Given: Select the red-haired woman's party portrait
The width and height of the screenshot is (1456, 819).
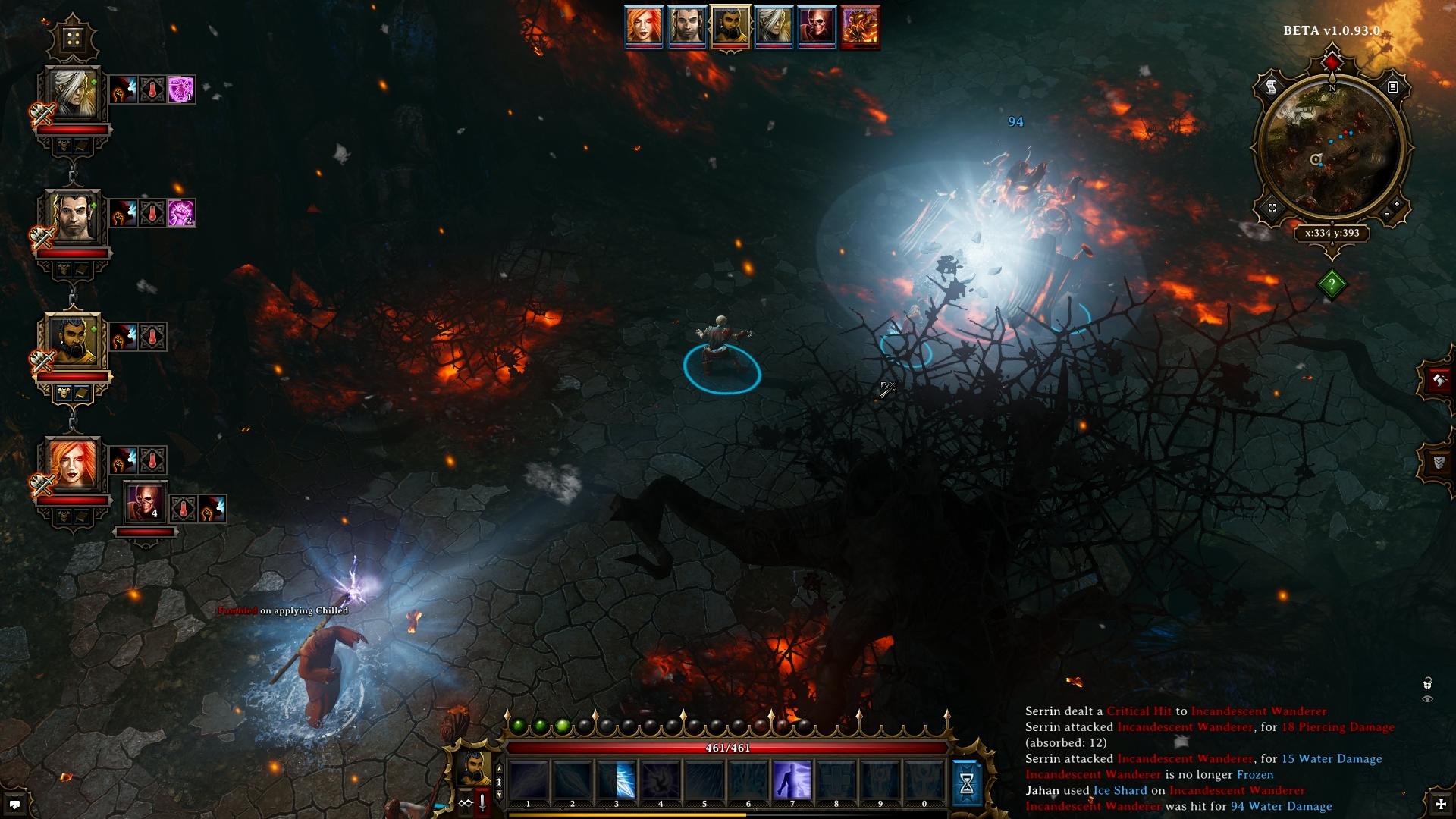Looking at the screenshot, I should [73, 464].
